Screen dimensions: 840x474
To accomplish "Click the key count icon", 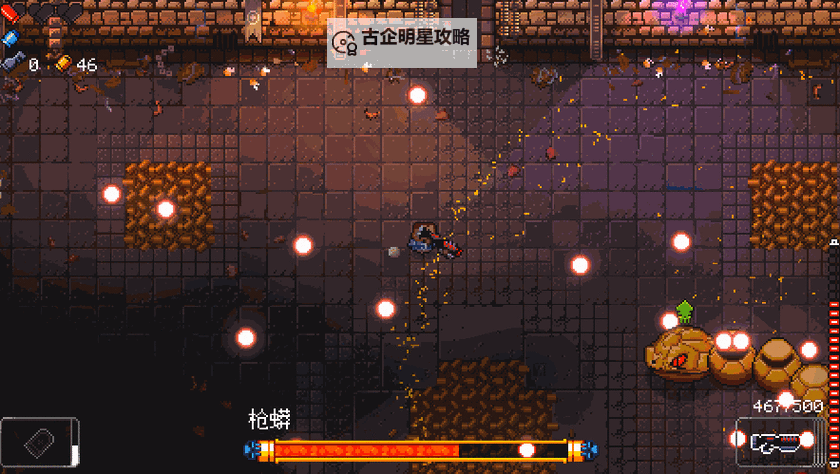I will click(x=14, y=64).
